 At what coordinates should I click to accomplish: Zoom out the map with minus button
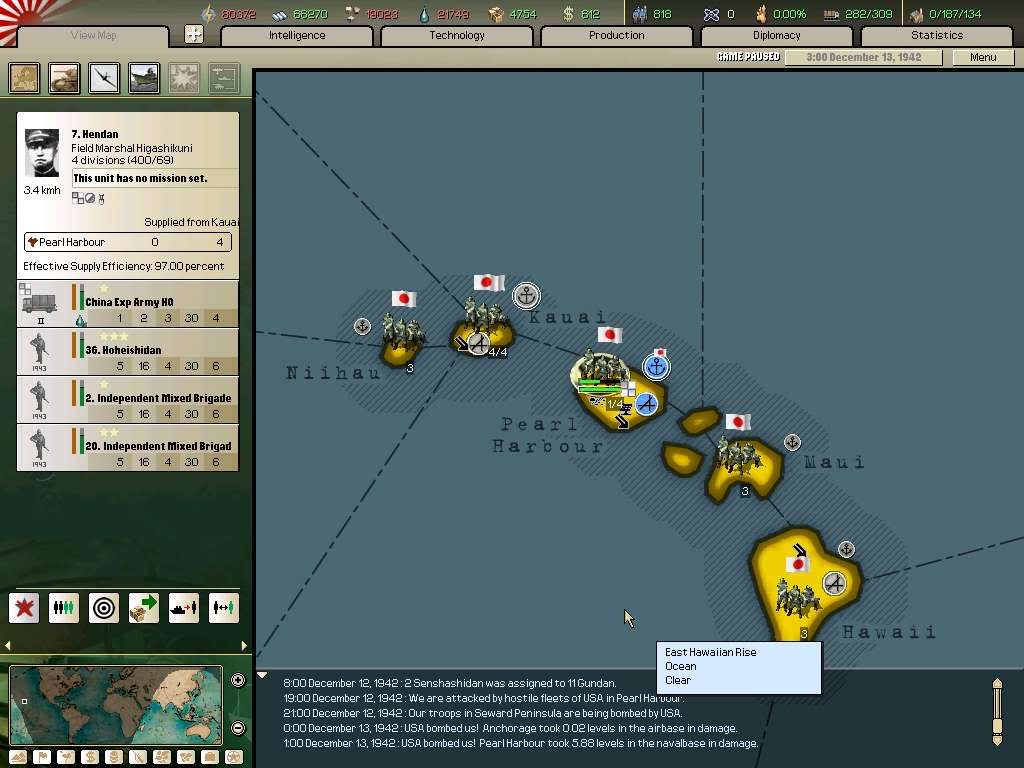(x=238, y=728)
